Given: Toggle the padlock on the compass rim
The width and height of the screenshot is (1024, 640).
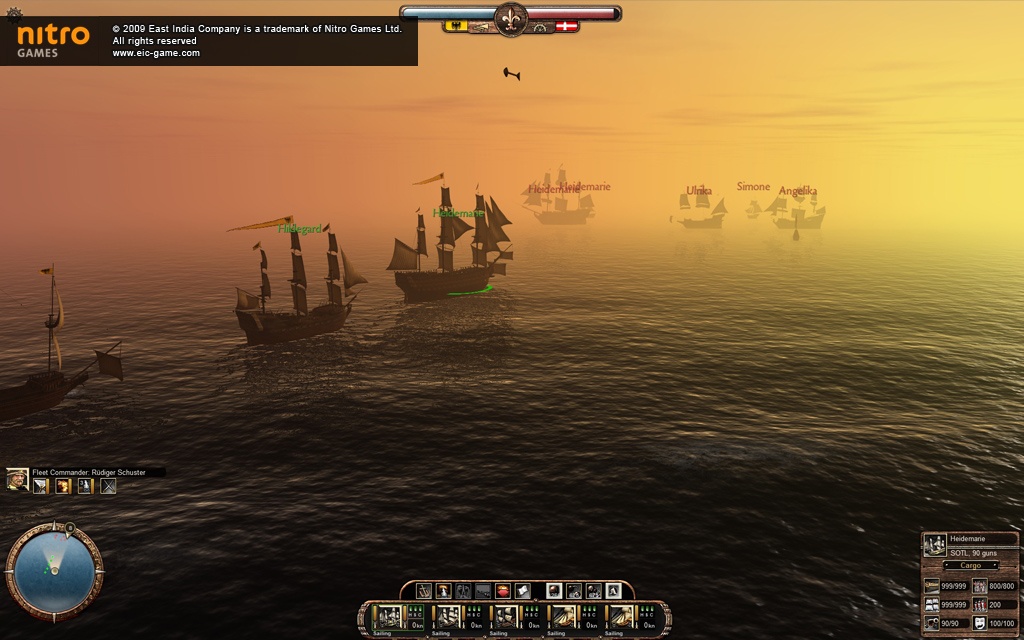Looking at the screenshot, I should click(69, 526).
